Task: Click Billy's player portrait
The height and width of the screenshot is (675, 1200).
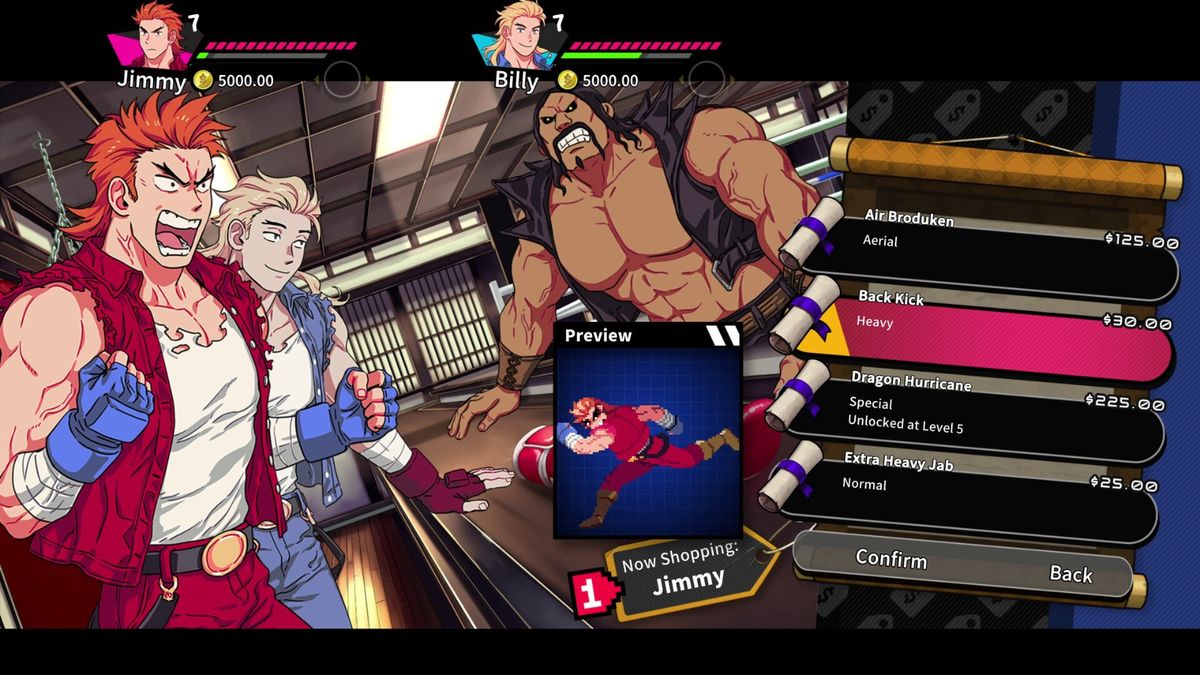Action: click(x=523, y=37)
